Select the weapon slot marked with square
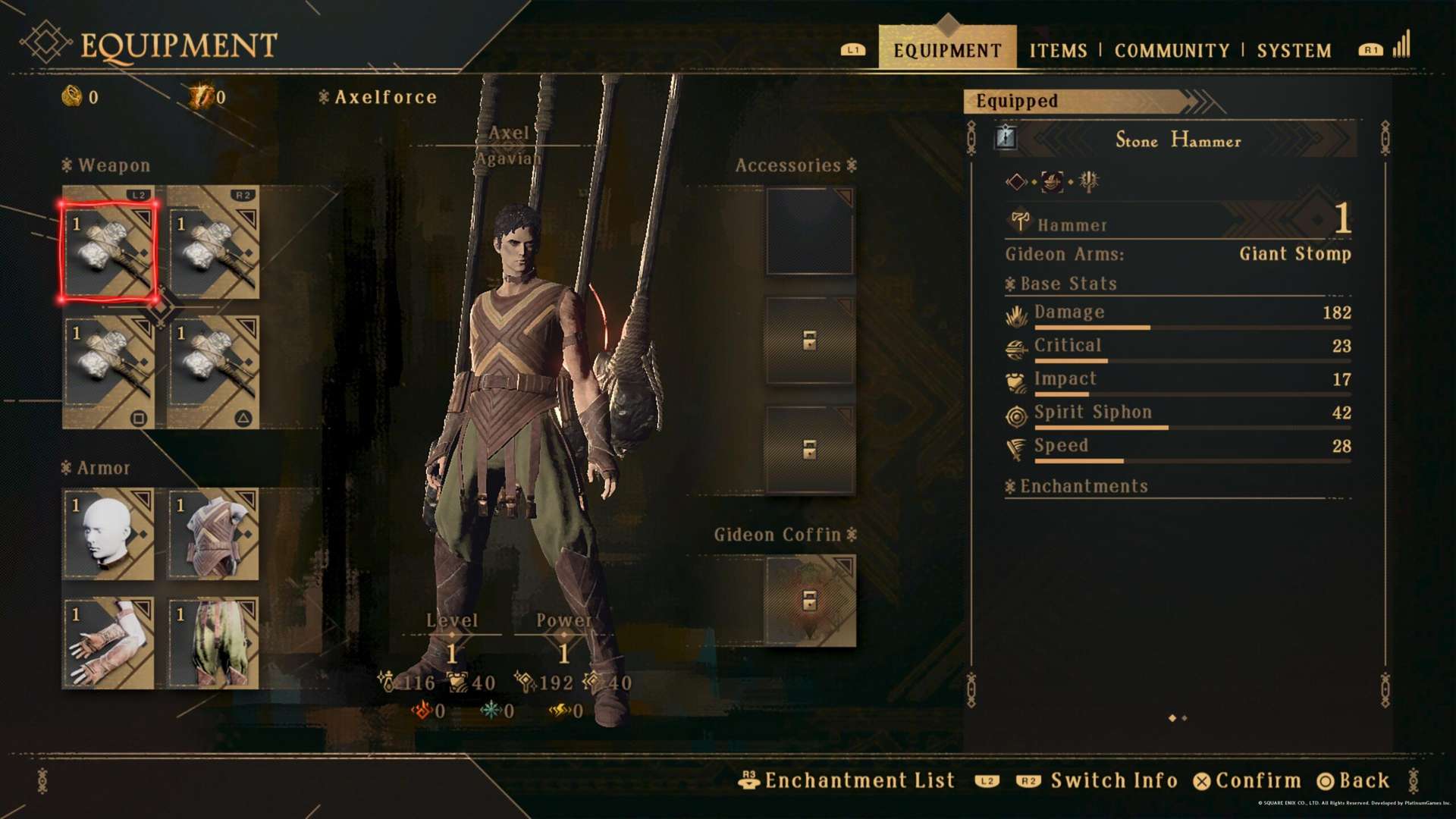The width and height of the screenshot is (1456, 819). click(108, 372)
